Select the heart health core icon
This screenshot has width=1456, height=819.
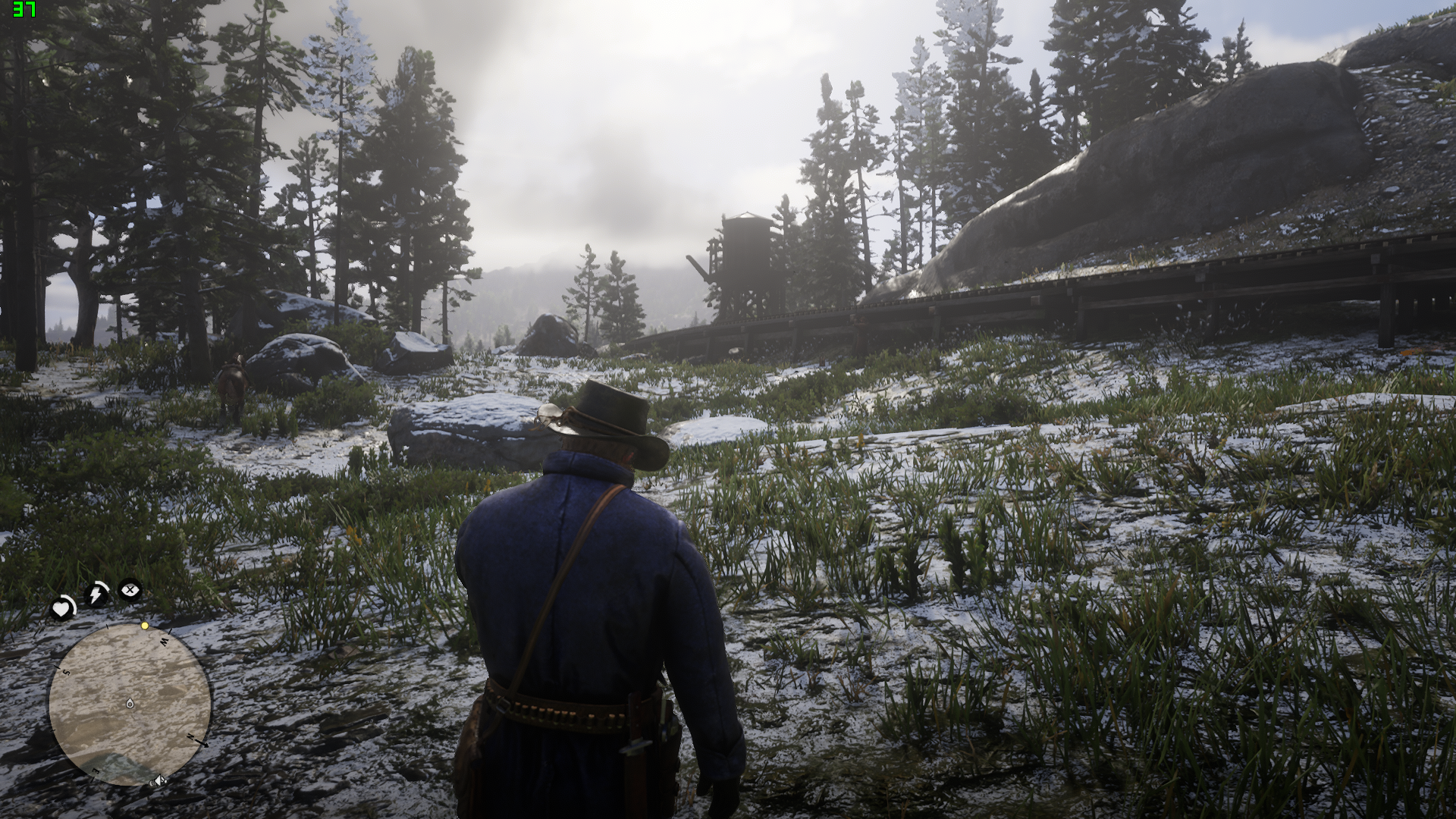tap(62, 607)
